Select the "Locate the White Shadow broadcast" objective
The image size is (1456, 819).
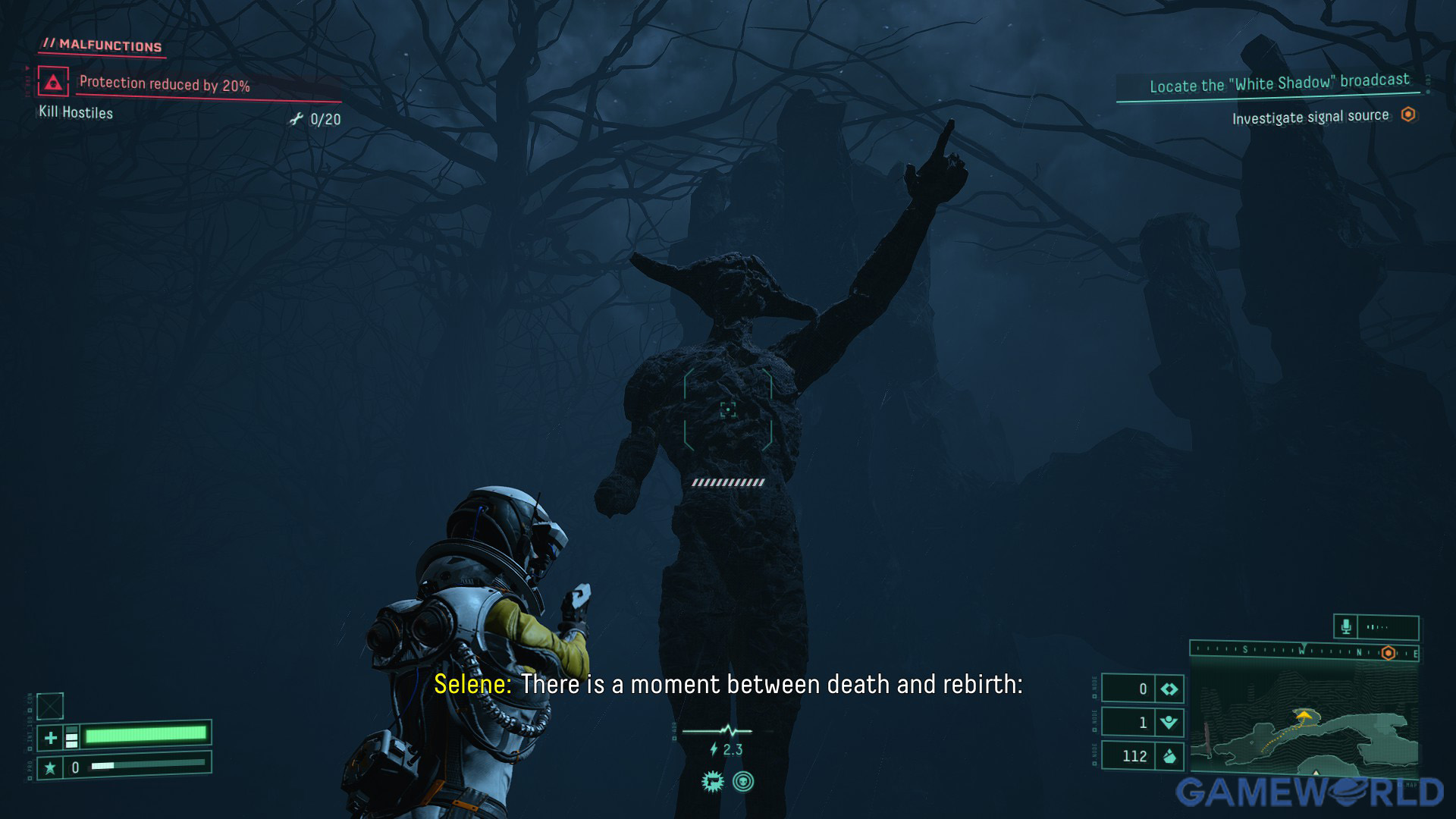tap(1279, 83)
